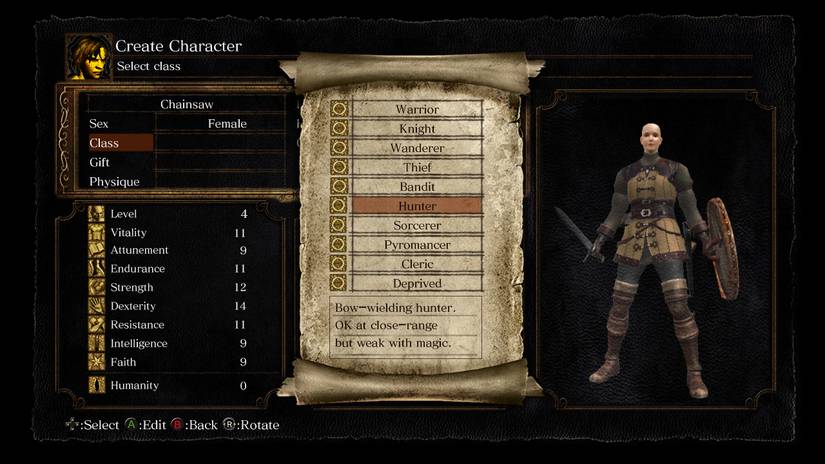Open the Class row
The width and height of the screenshot is (825, 464).
pyautogui.click(x=187, y=143)
